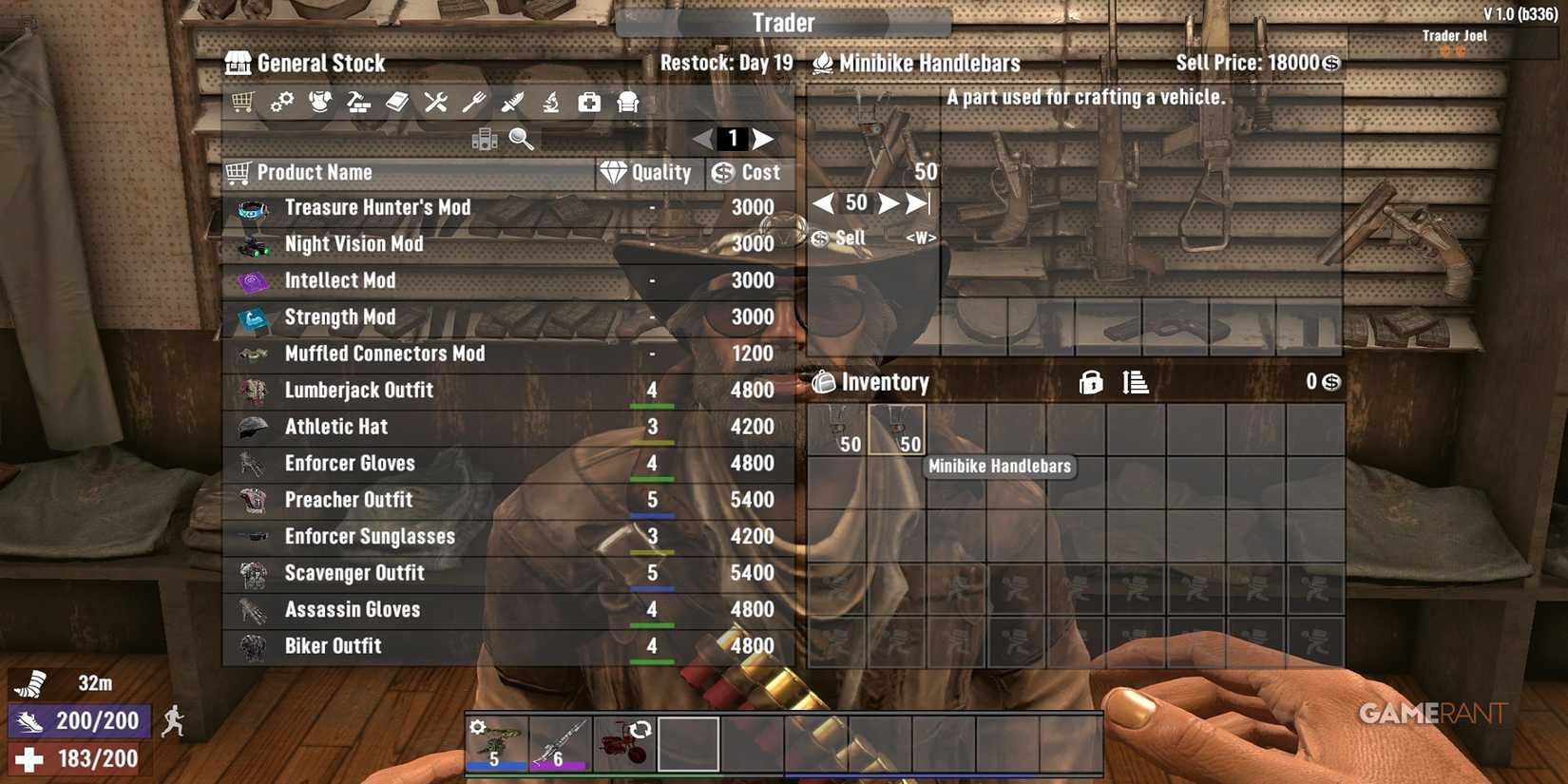This screenshot has height=784, width=1568.
Task: Toggle the inventory sort icon
Action: (1135, 382)
